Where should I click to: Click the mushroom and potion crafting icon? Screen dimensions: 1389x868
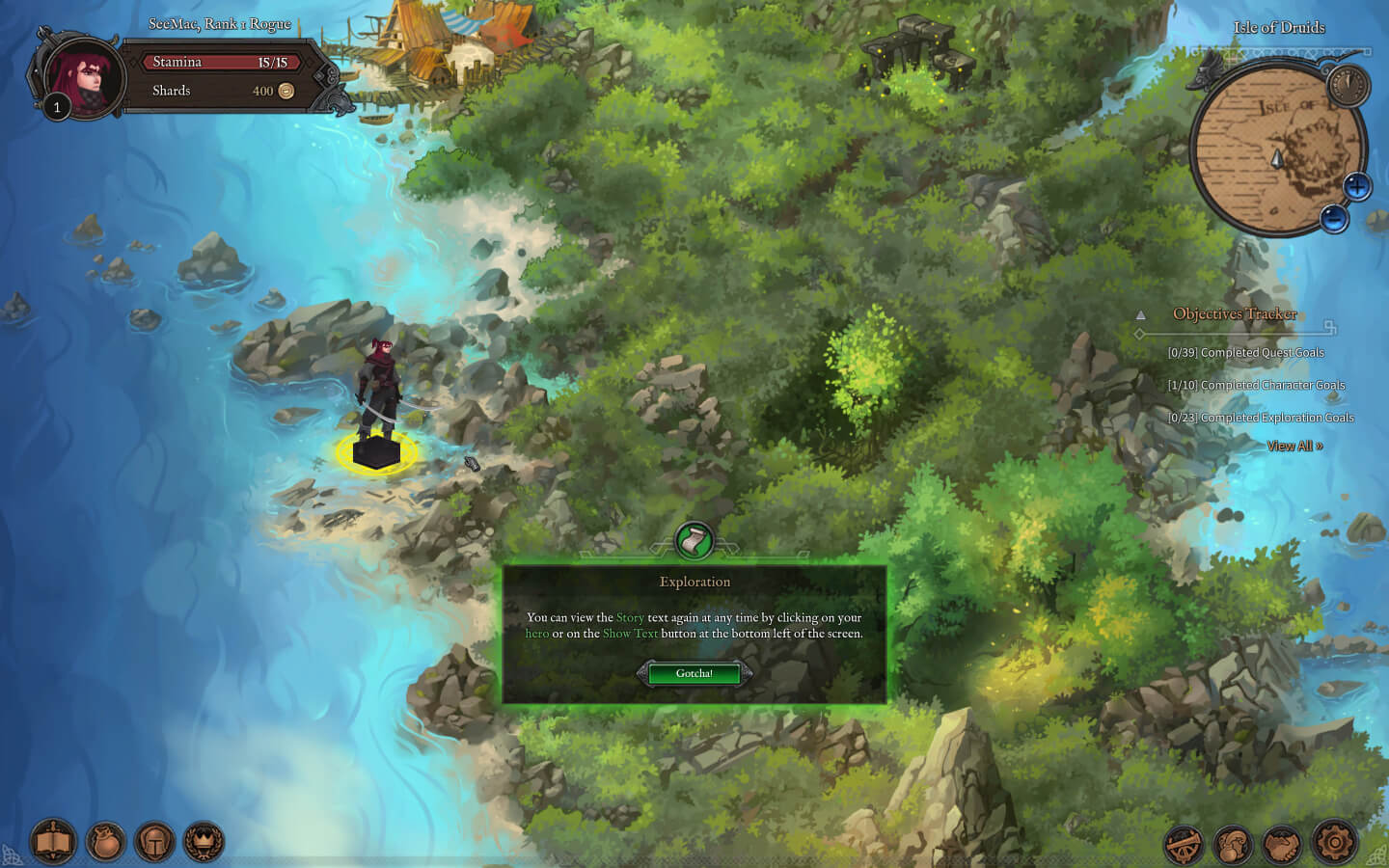(x=1233, y=845)
